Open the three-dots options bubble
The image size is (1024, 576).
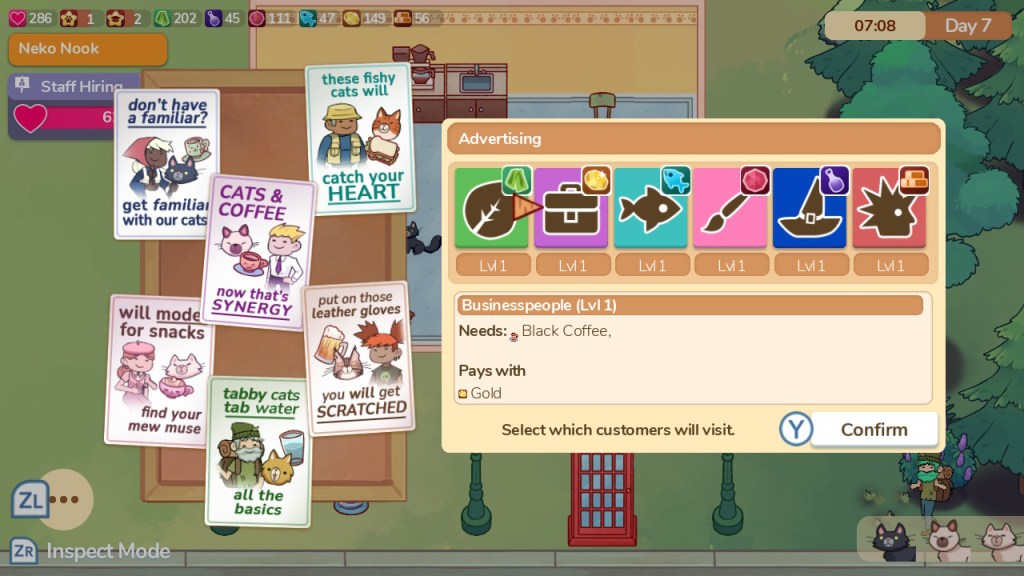[x=64, y=499]
